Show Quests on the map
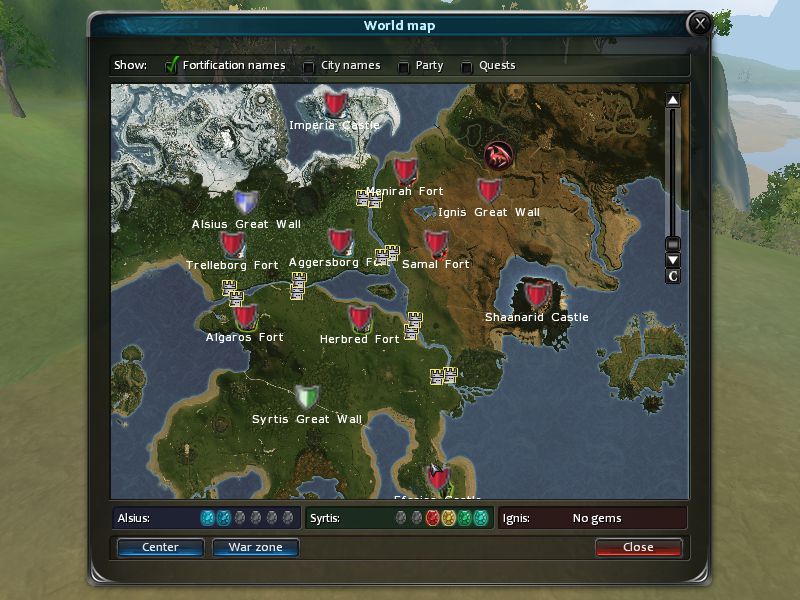The height and width of the screenshot is (600, 800). coord(467,67)
